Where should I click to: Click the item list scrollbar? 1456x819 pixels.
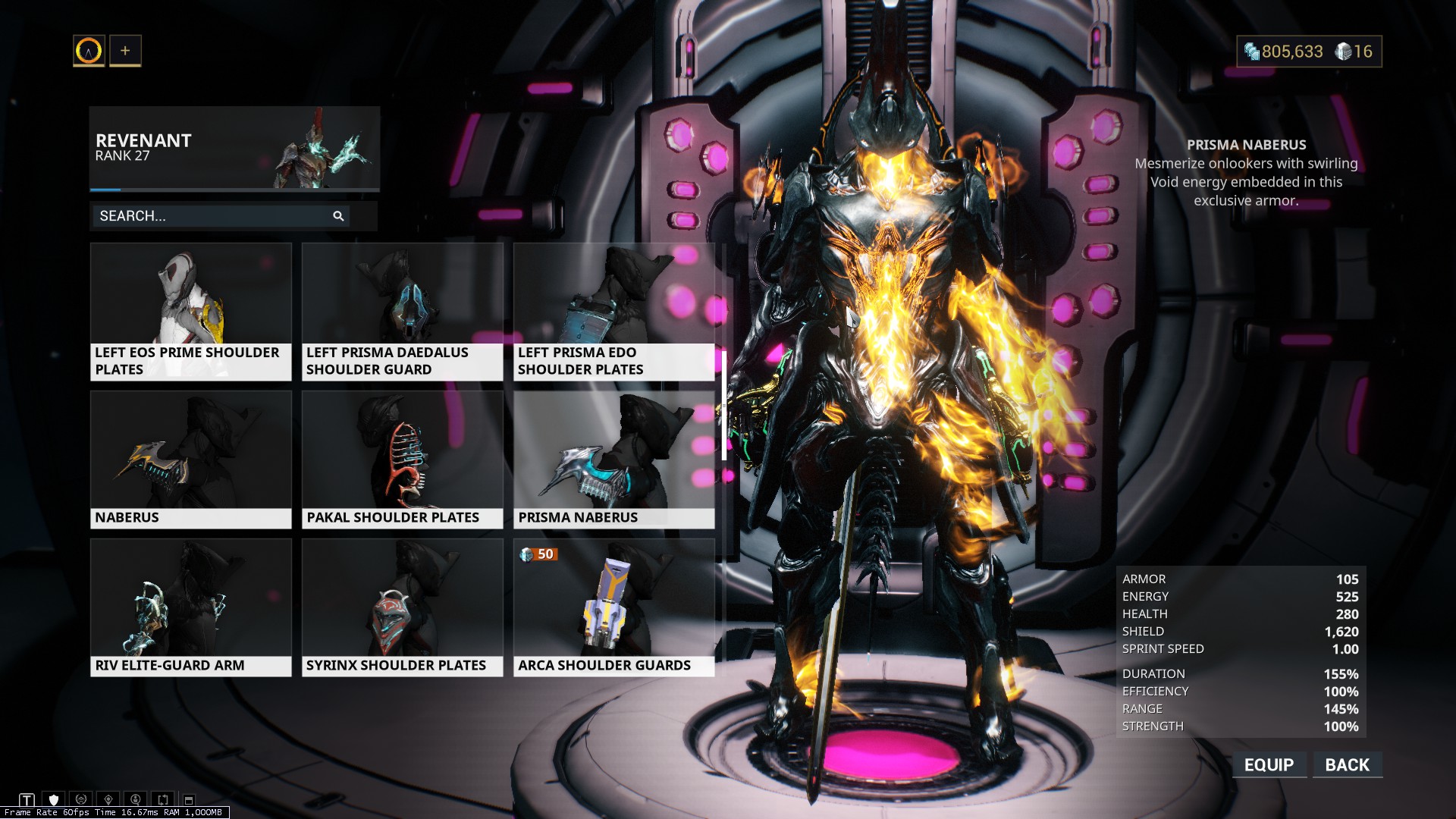pos(724,406)
